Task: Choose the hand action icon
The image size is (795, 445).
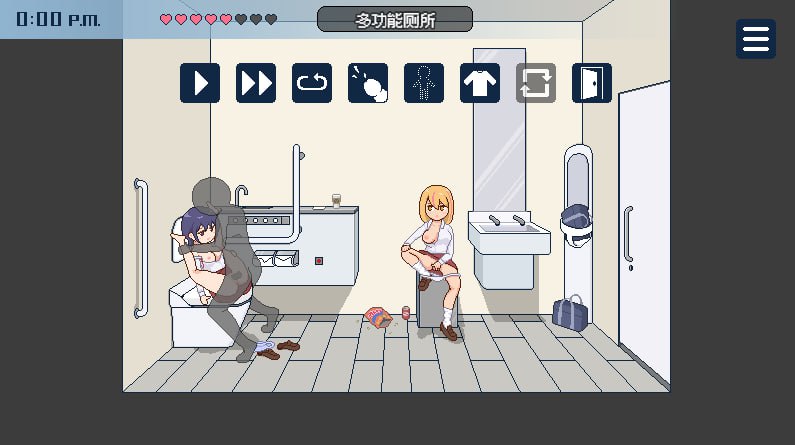Action: [368, 83]
